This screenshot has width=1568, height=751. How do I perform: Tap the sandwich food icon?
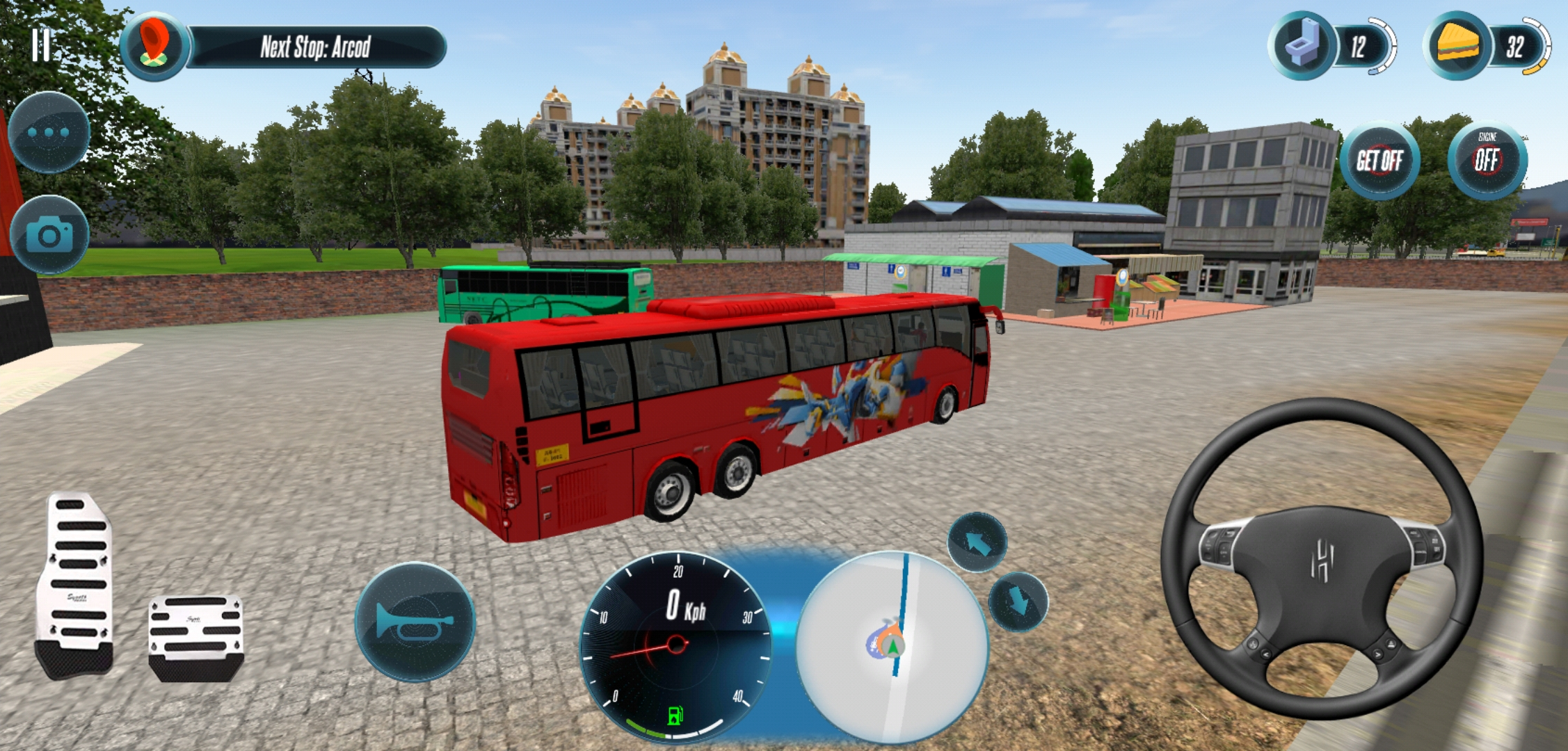(x=1458, y=47)
